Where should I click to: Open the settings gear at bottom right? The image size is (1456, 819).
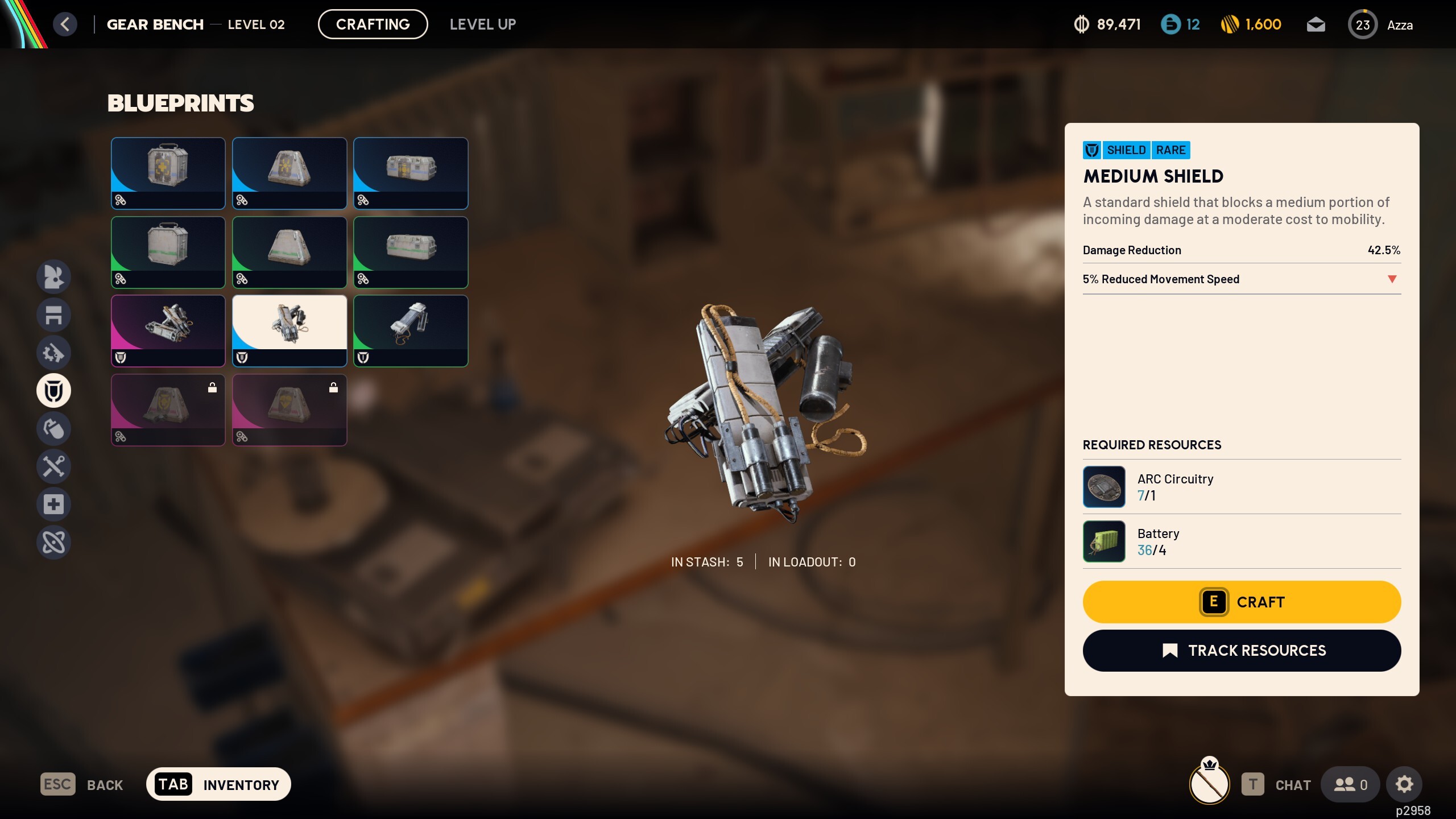point(1405,784)
